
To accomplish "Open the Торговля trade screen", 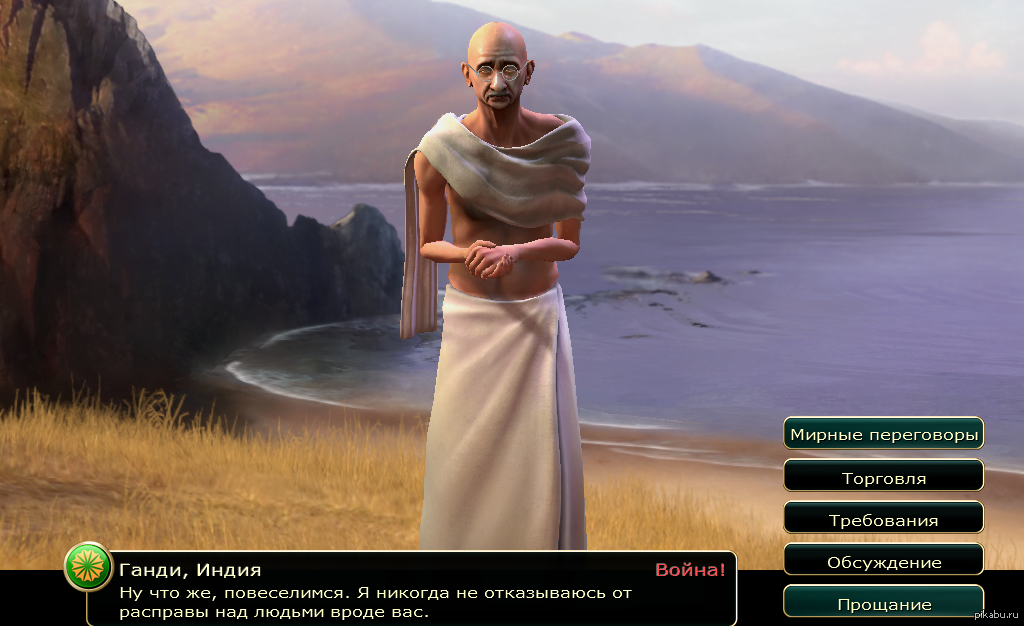I will [883, 477].
